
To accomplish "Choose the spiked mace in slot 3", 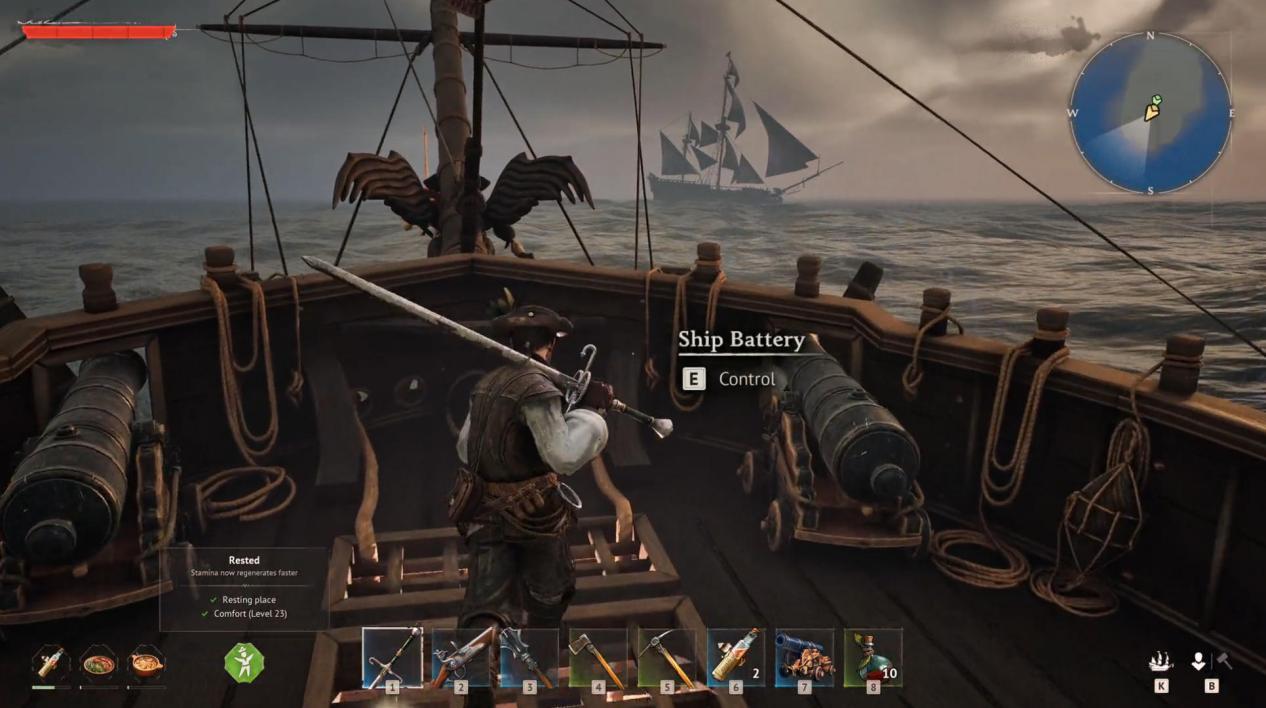I will pyautogui.click(x=529, y=657).
